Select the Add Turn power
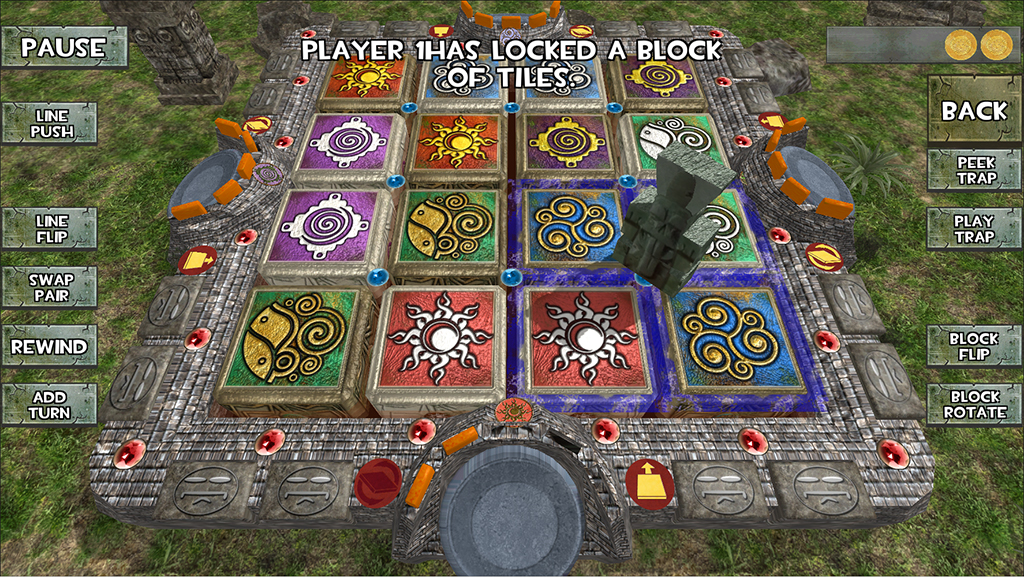Screen dimensions: 1024x577 (49, 405)
